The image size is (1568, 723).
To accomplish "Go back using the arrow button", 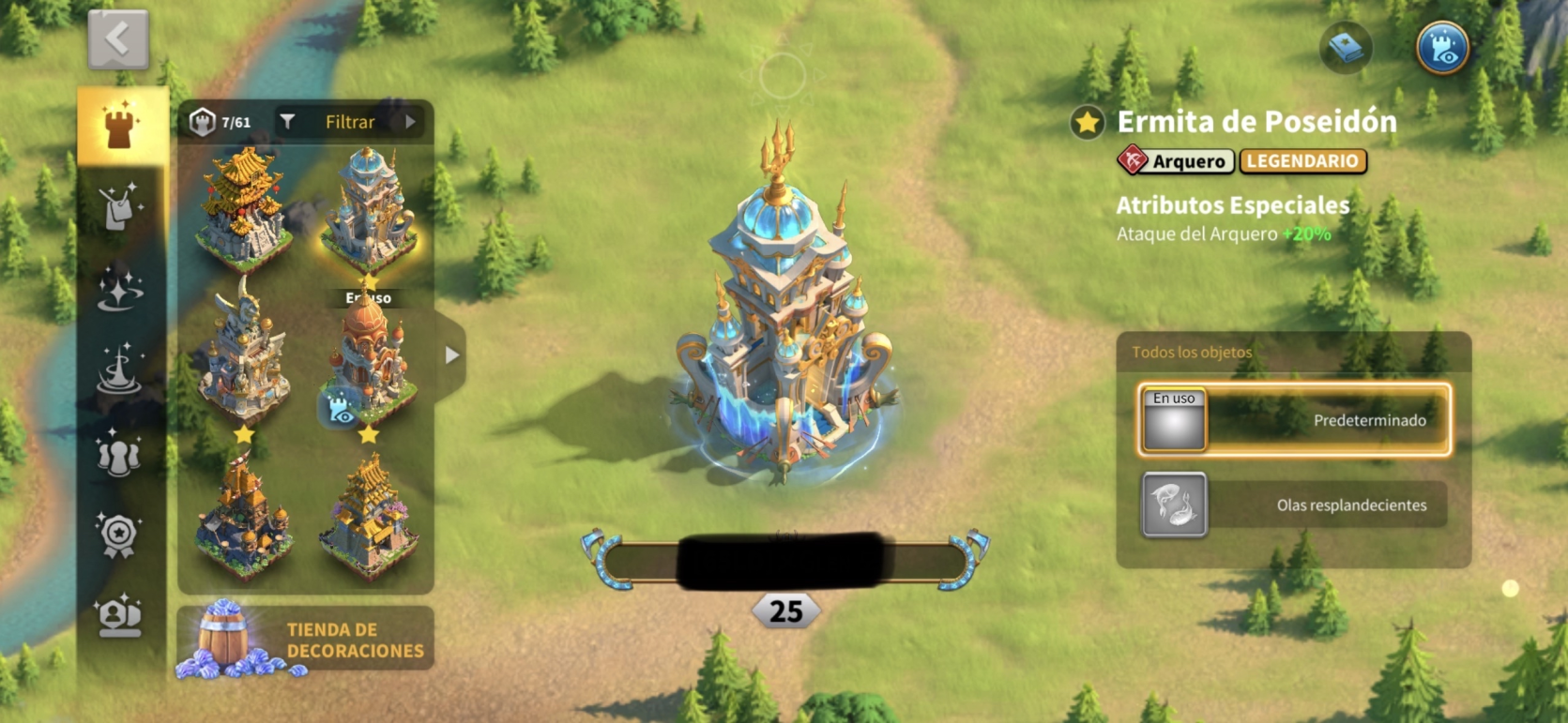I will tap(118, 39).
